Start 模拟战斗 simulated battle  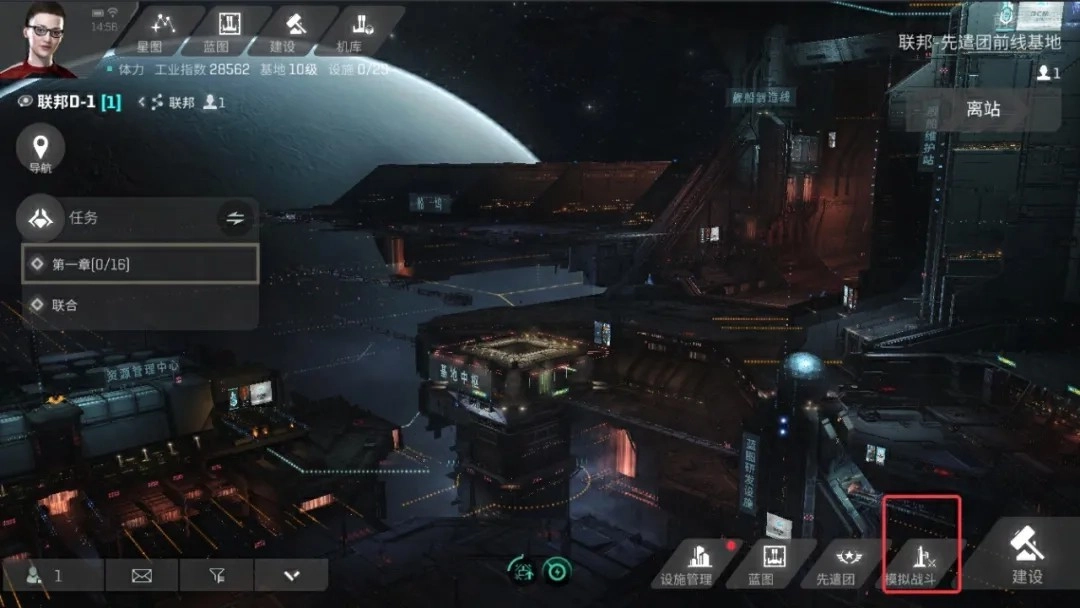coord(921,560)
